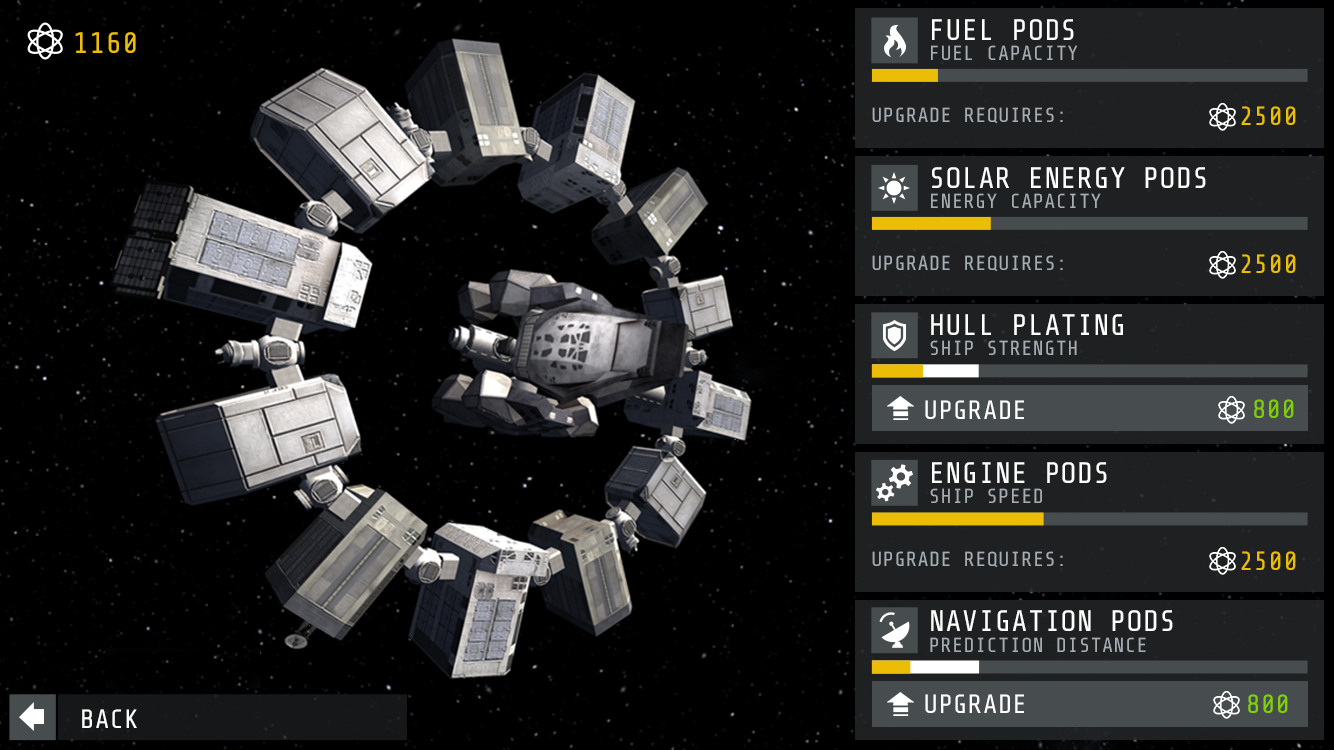Upgrade the Navigation Pods for 800
The image size is (1334, 750).
pos(1089,704)
